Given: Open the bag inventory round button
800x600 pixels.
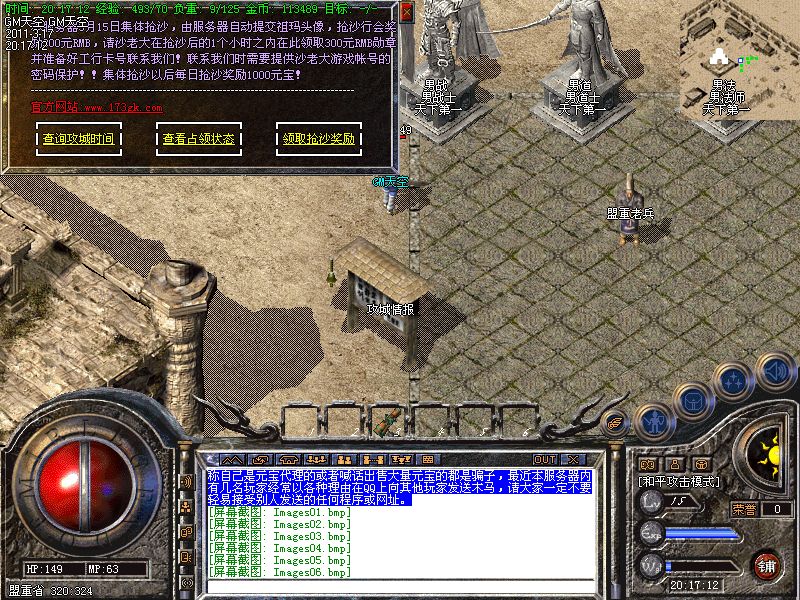Looking at the screenshot, I should pos(695,401).
